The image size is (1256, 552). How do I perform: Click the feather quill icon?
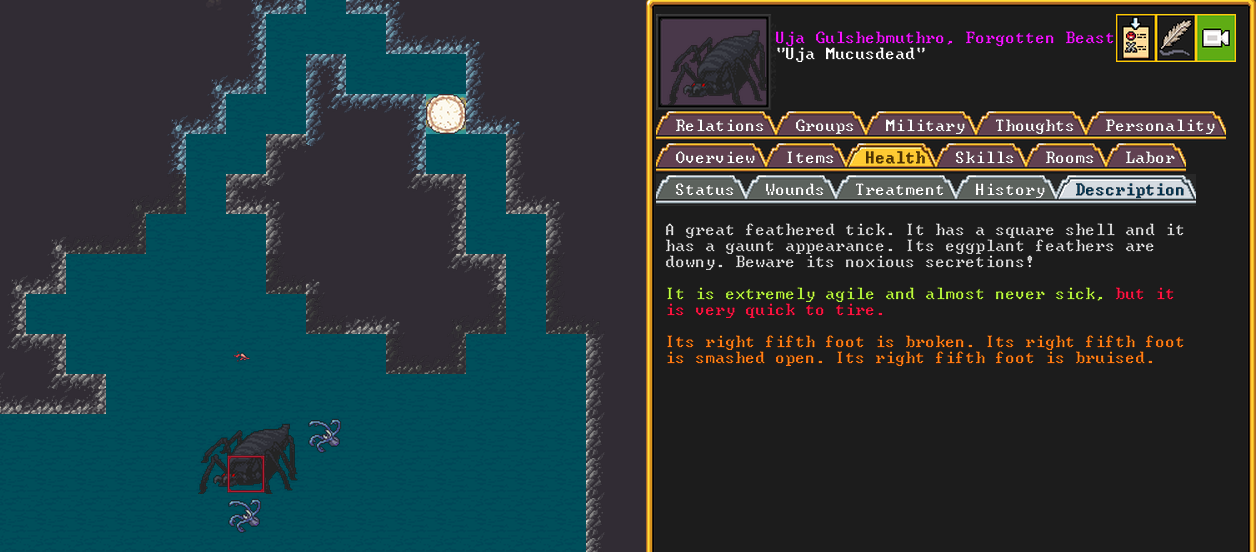point(1175,39)
